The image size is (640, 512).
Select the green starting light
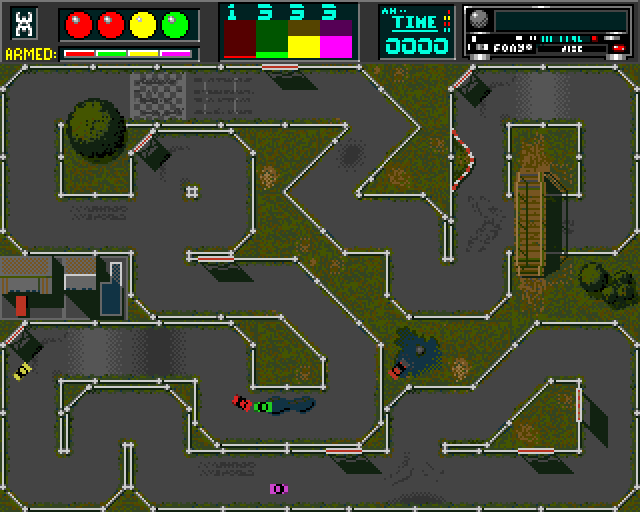coord(176,22)
